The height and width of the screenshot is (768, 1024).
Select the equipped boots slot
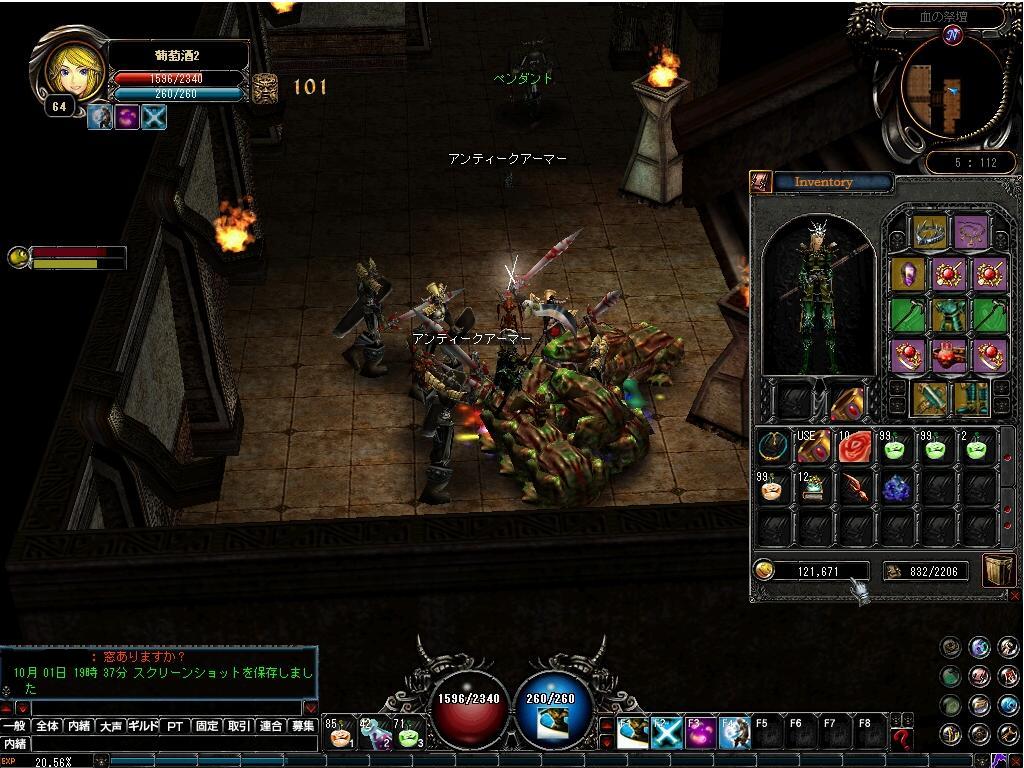click(x=969, y=398)
